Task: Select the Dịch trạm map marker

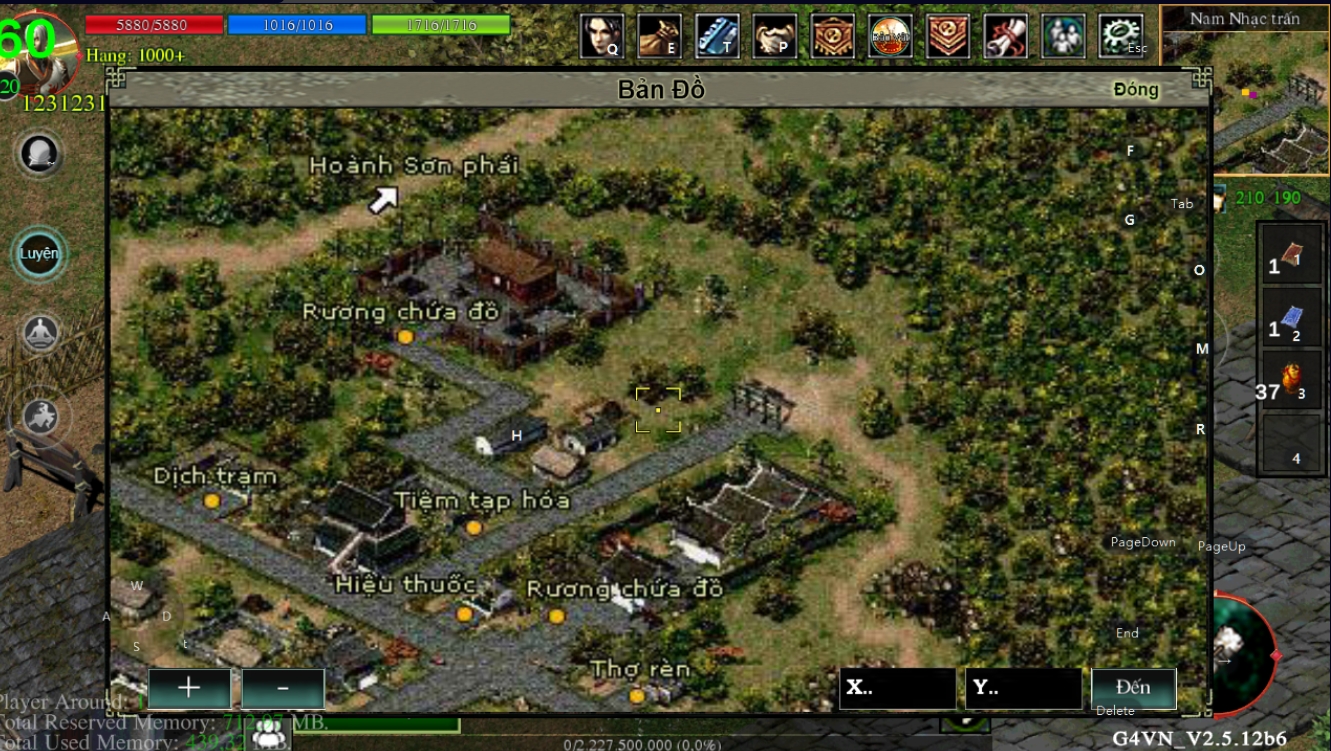Action: (211, 500)
